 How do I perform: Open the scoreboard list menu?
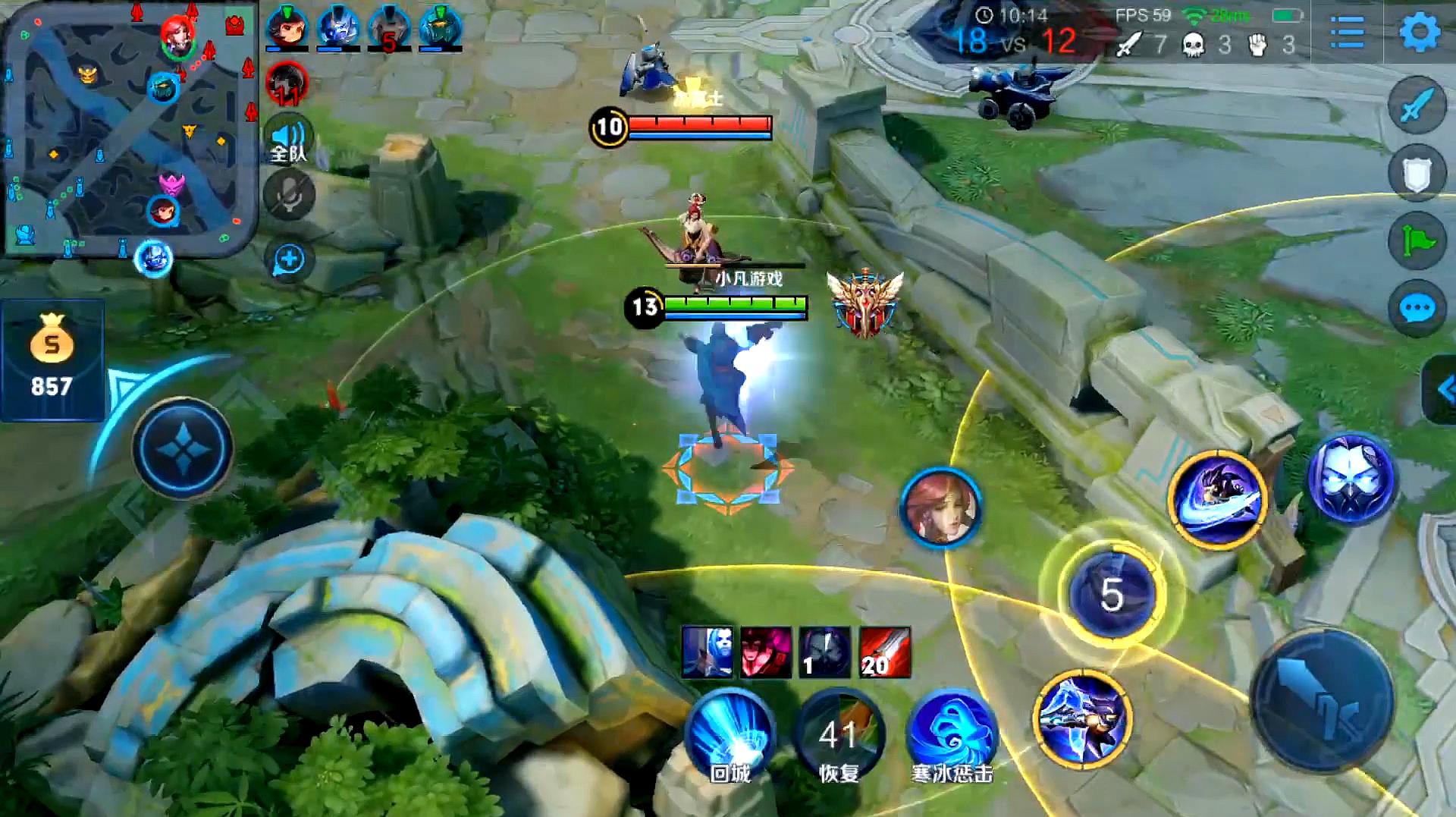(x=1348, y=33)
